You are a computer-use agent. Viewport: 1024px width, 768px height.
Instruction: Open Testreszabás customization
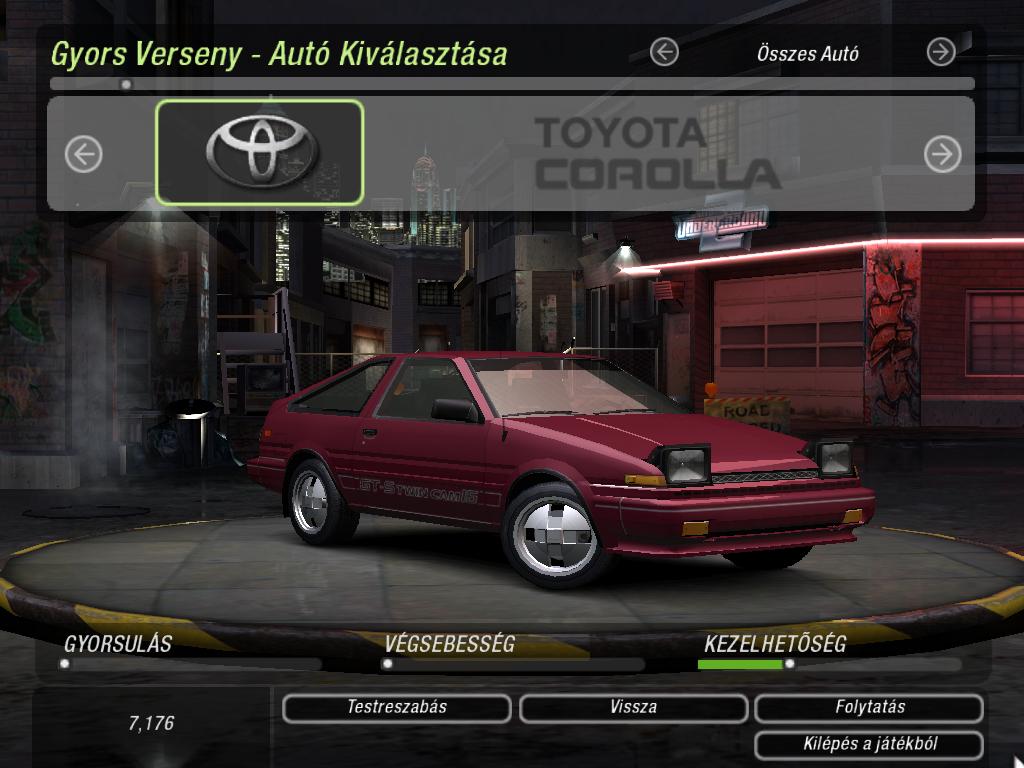point(397,708)
